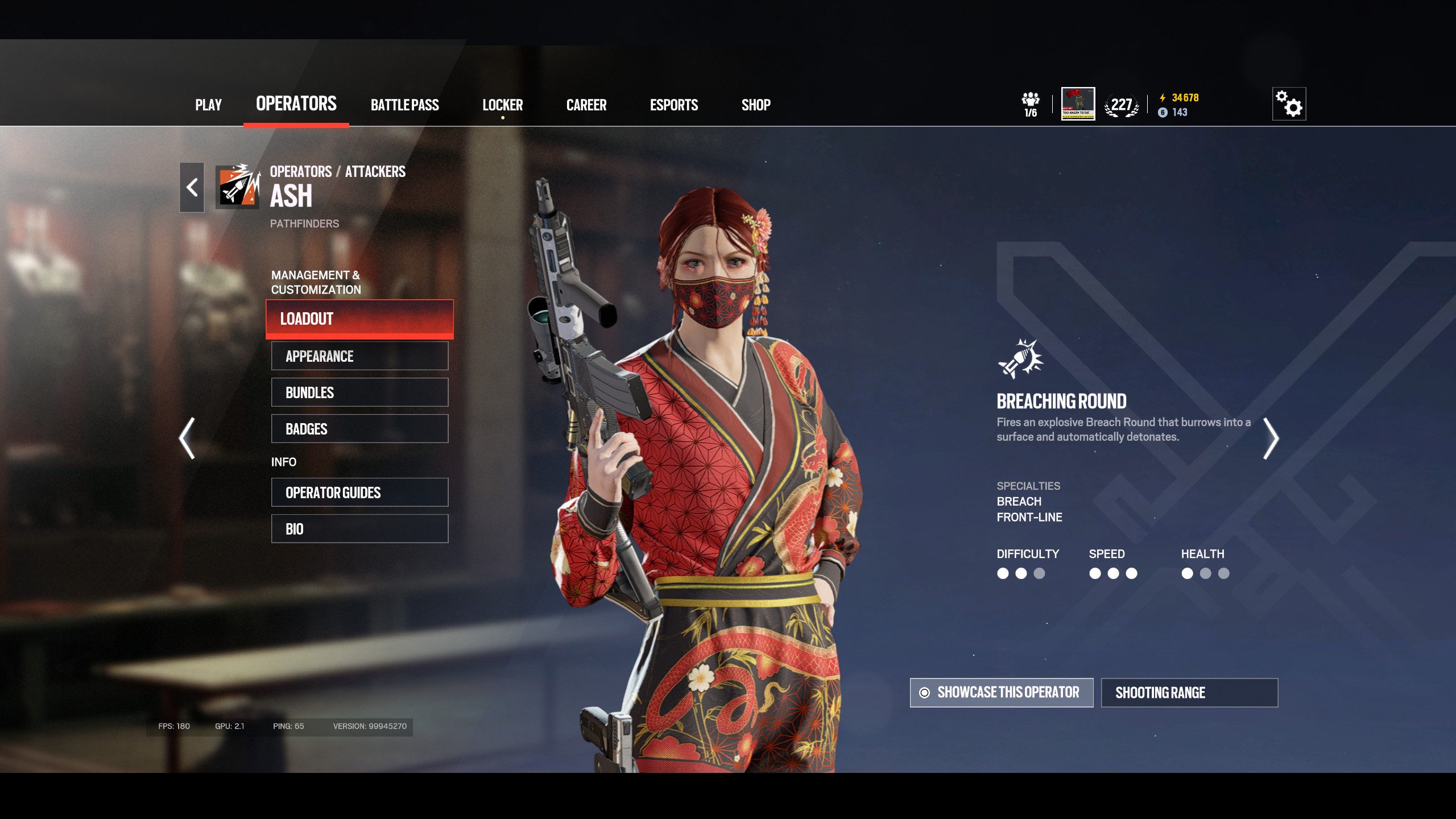Screen dimensions: 1456x819
Task: Open the Battle Pass tab
Action: (404, 105)
